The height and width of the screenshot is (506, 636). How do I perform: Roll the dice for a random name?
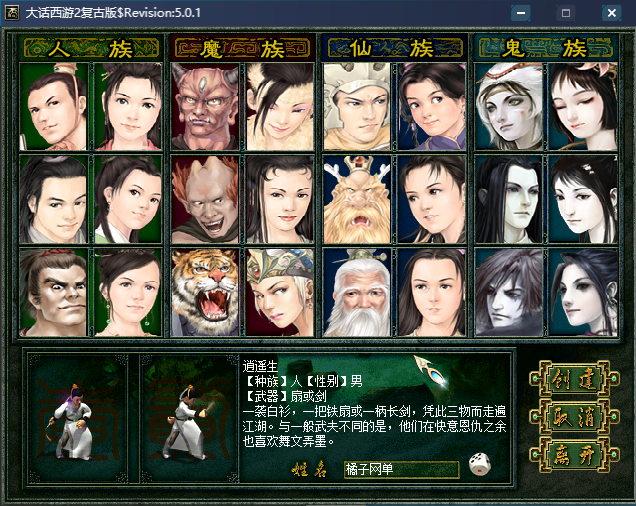[x=480, y=465]
